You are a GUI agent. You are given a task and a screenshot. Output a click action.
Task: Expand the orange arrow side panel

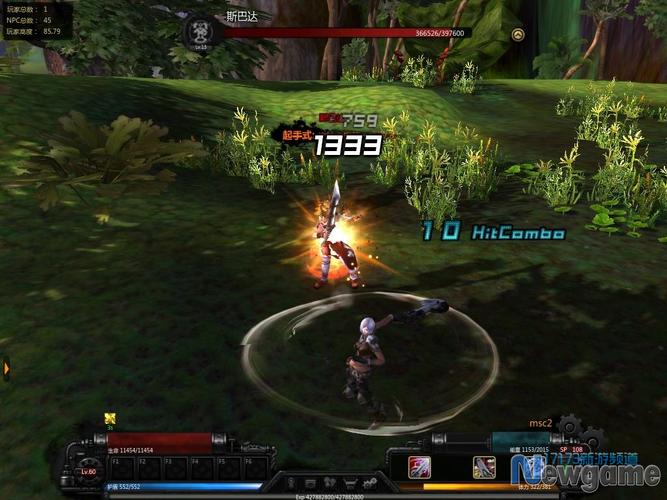point(6,369)
